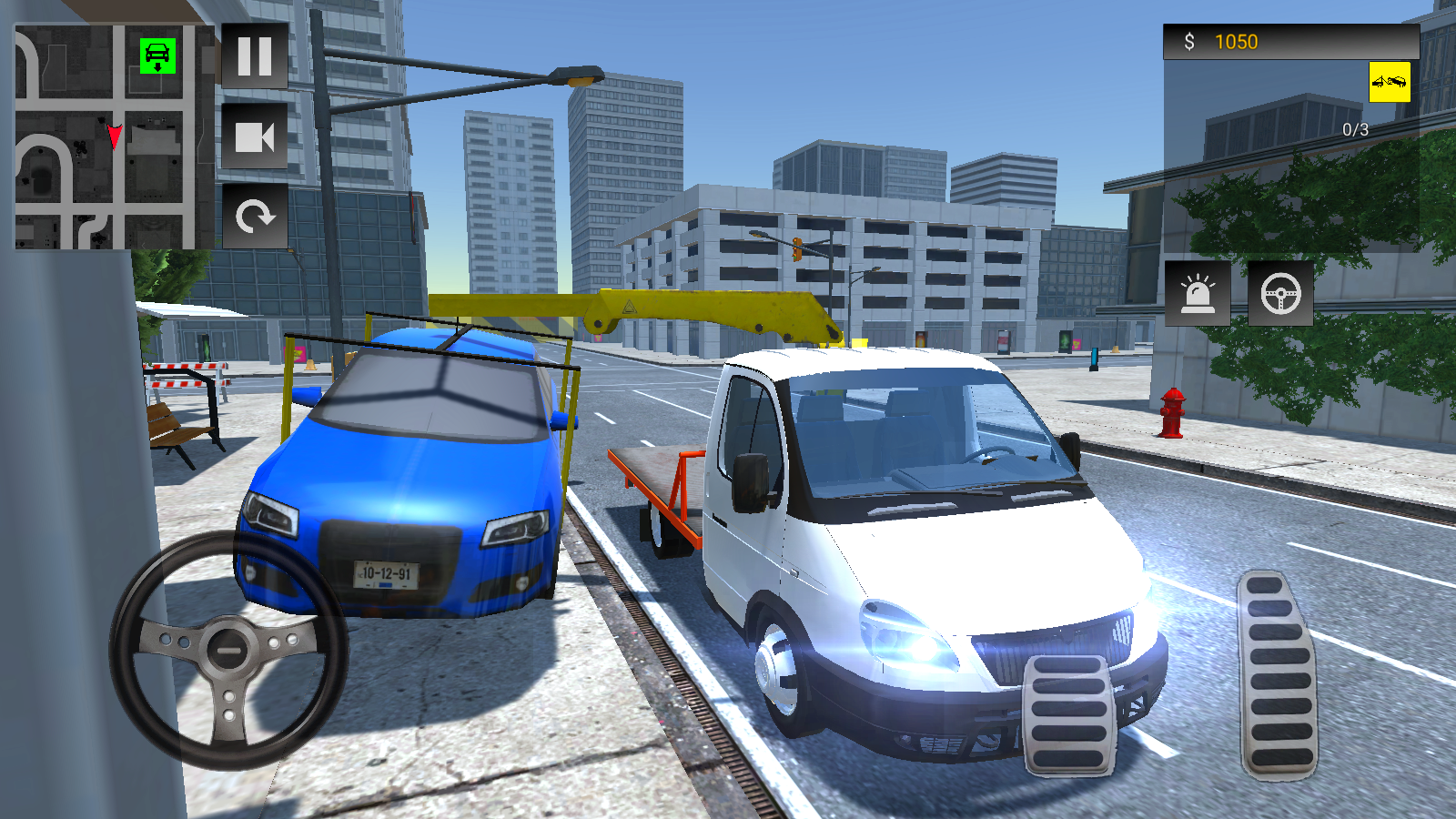Turn the on-screen steering wheel

[x=227, y=651]
